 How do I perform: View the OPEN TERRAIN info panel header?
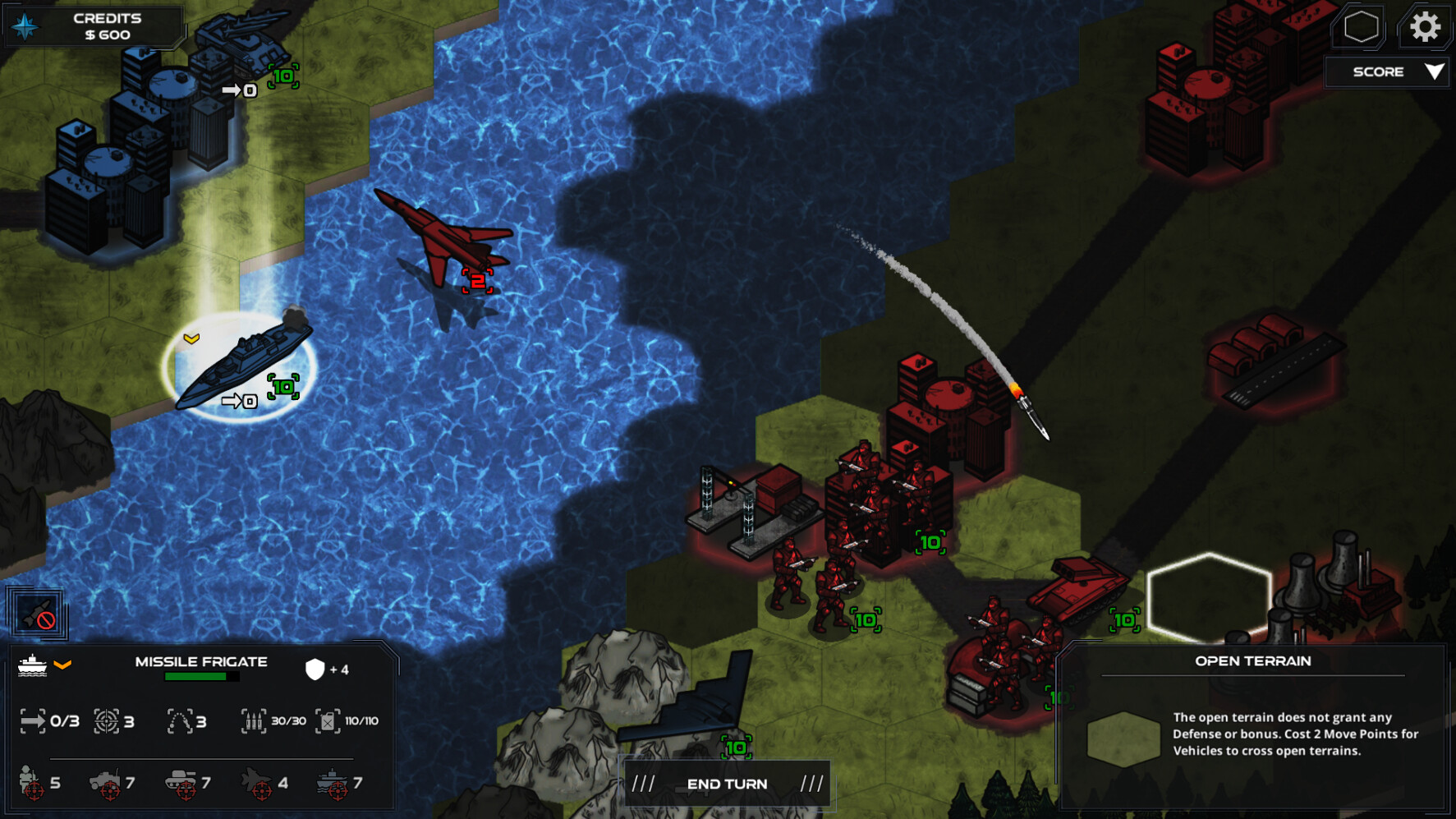click(x=1252, y=660)
